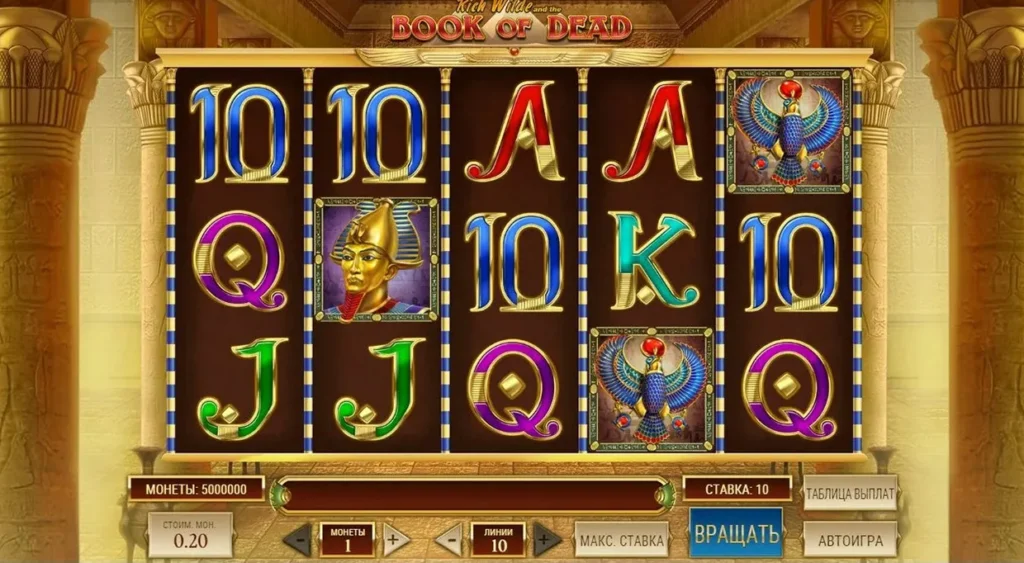Start АВТОИГРА autoplay mode
1024x563 pixels.
pos(850,539)
